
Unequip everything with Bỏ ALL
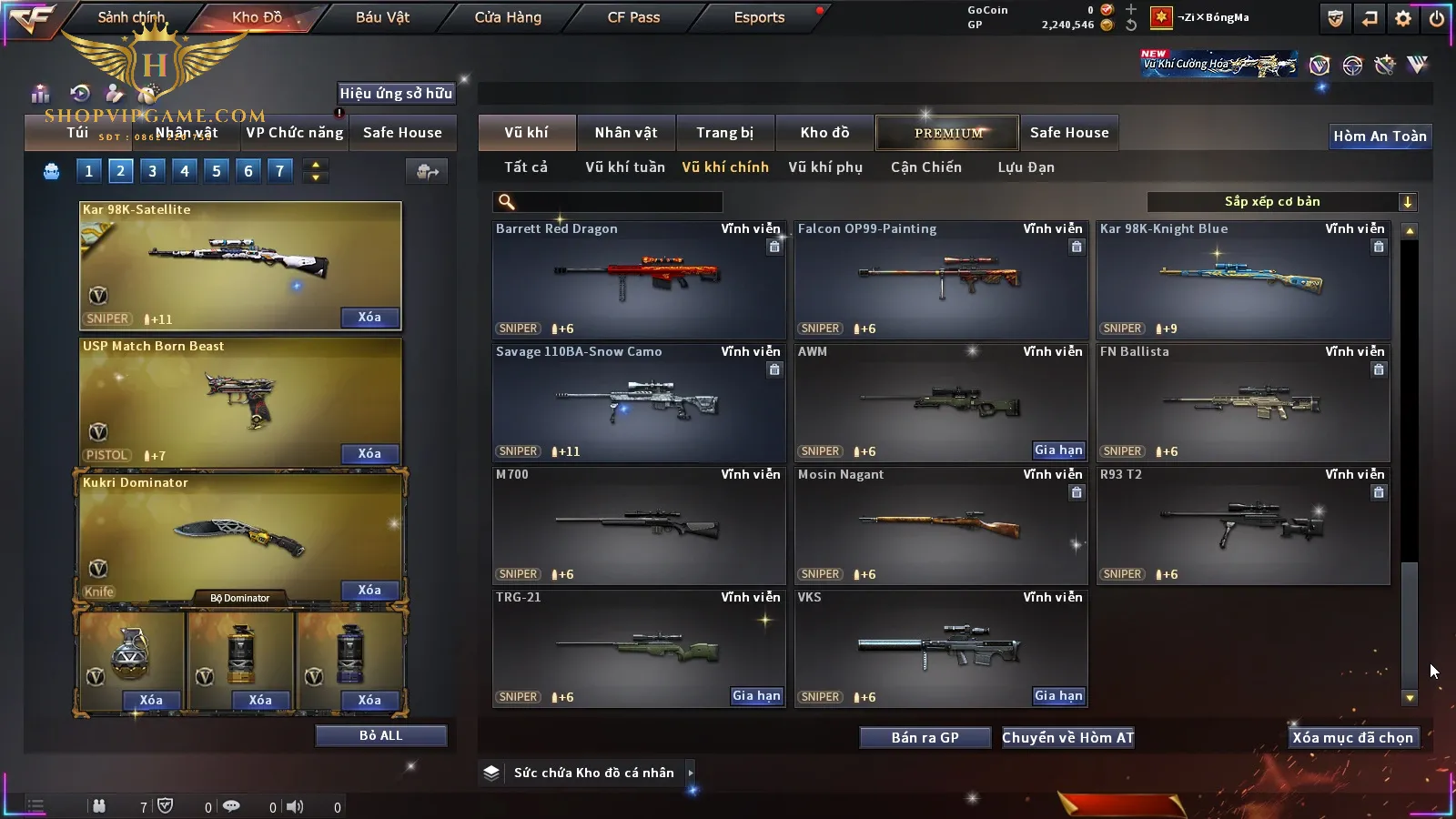tap(380, 735)
